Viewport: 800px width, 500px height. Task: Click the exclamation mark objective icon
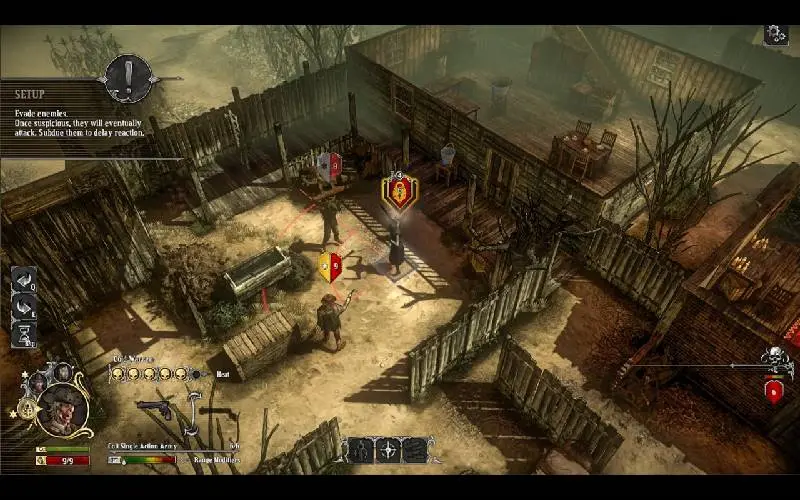tap(129, 76)
